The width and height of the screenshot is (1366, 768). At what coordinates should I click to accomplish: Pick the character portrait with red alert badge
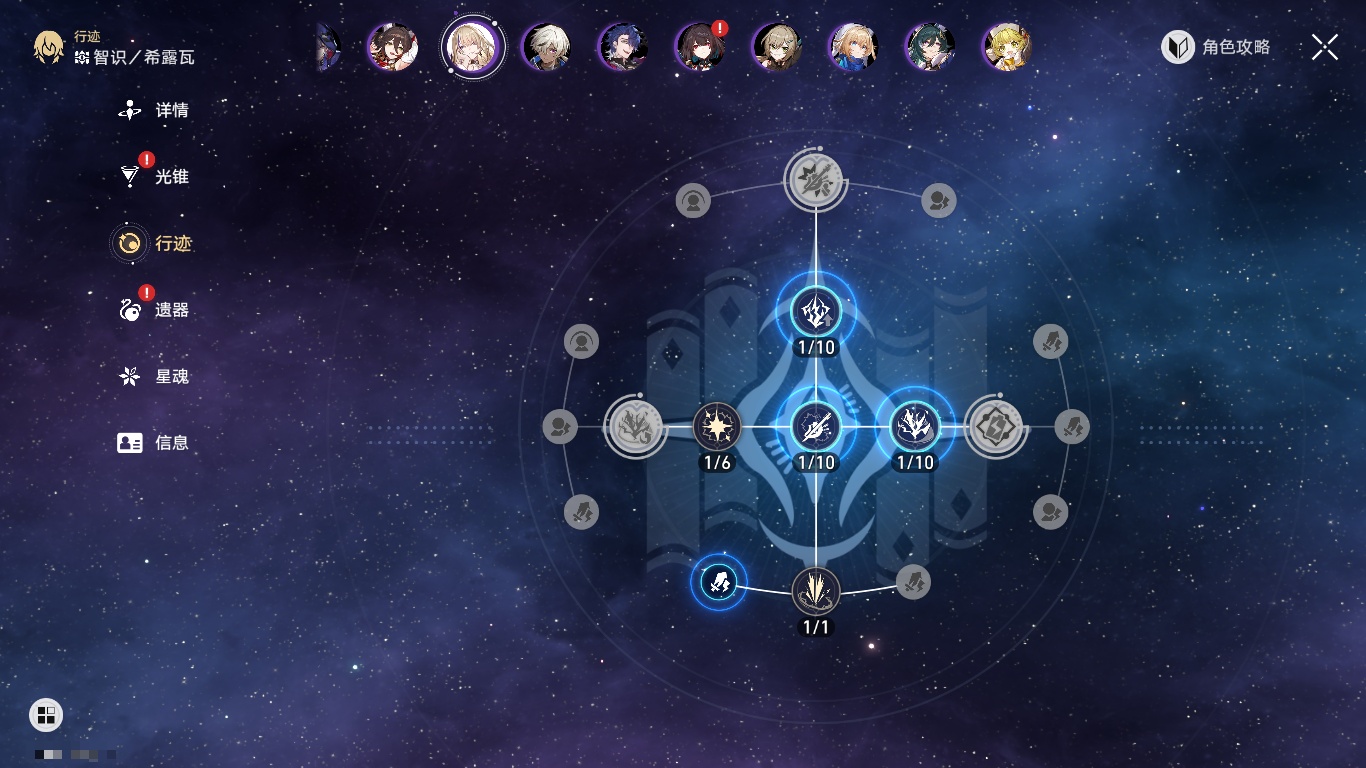pos(700,47)
